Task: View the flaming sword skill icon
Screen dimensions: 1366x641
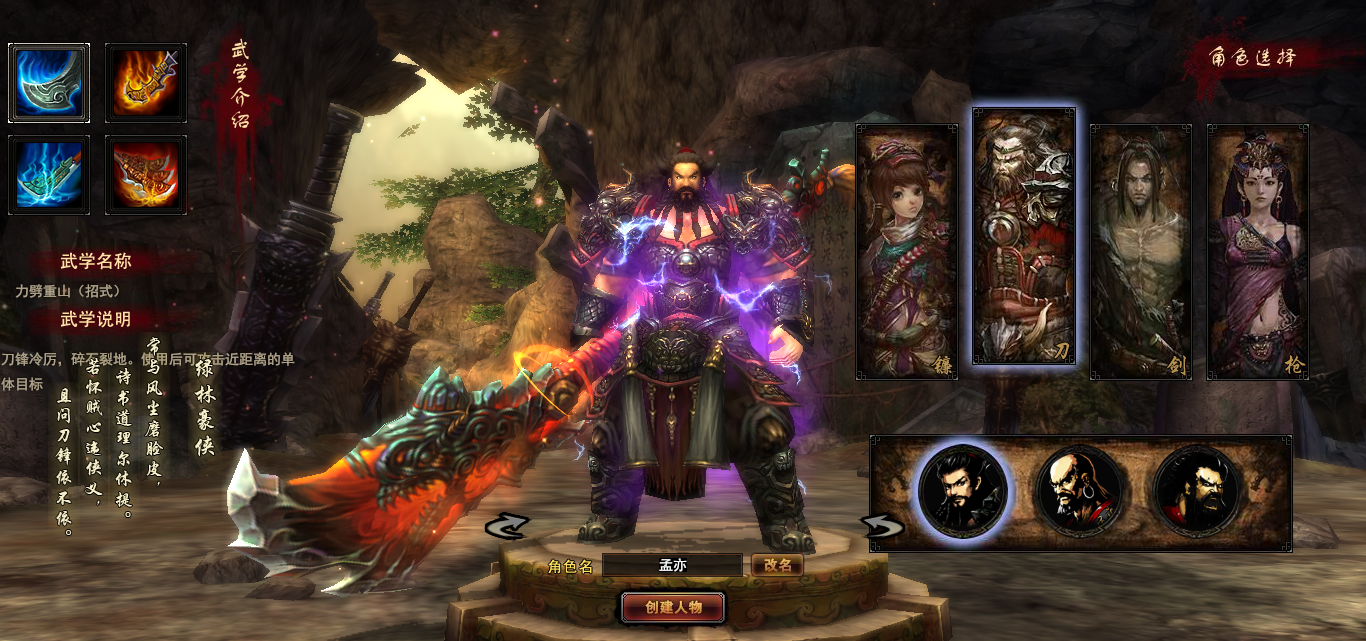Action: pyautogui.click(x=146, y=83)
